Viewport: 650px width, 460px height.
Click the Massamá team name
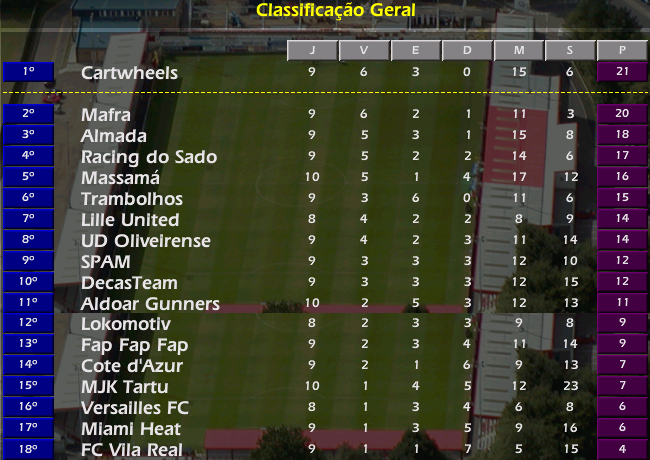122,178
